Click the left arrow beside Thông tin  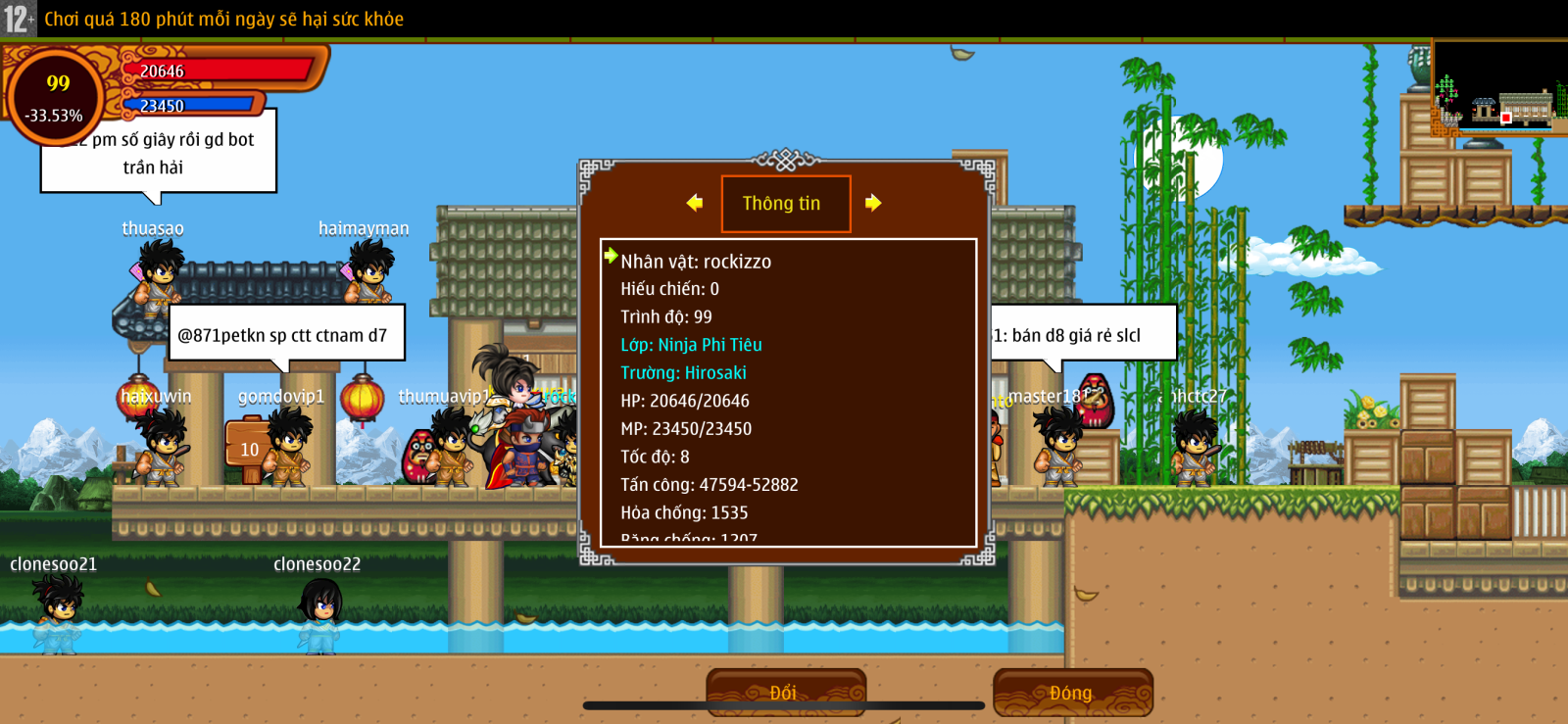pos(695,203)
